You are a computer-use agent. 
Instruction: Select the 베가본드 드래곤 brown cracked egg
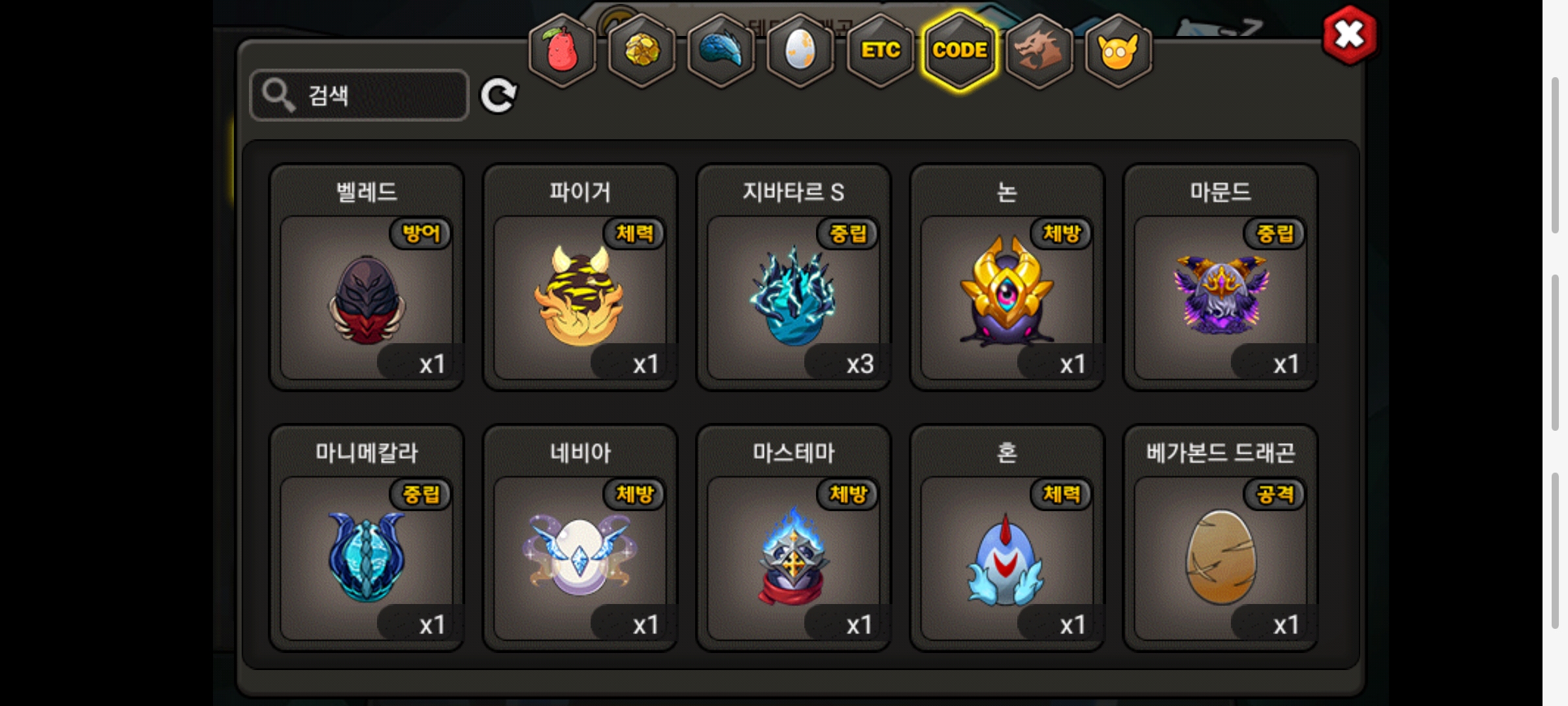pos(1220,558)
